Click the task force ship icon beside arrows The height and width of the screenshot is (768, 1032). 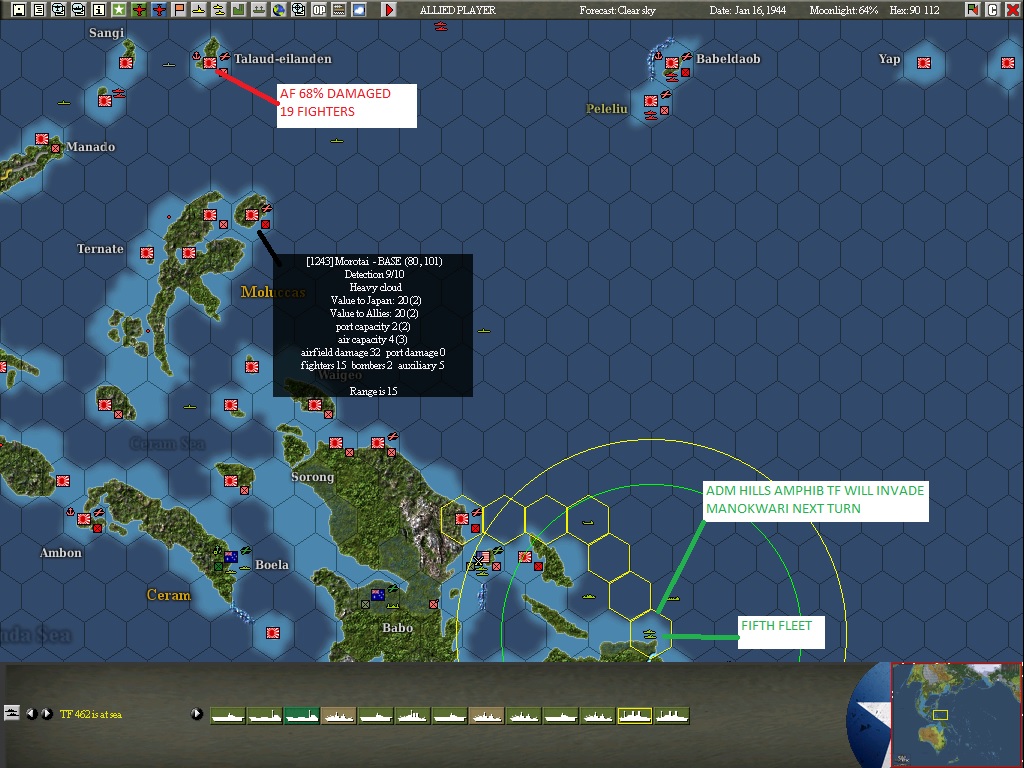point(12,713)
